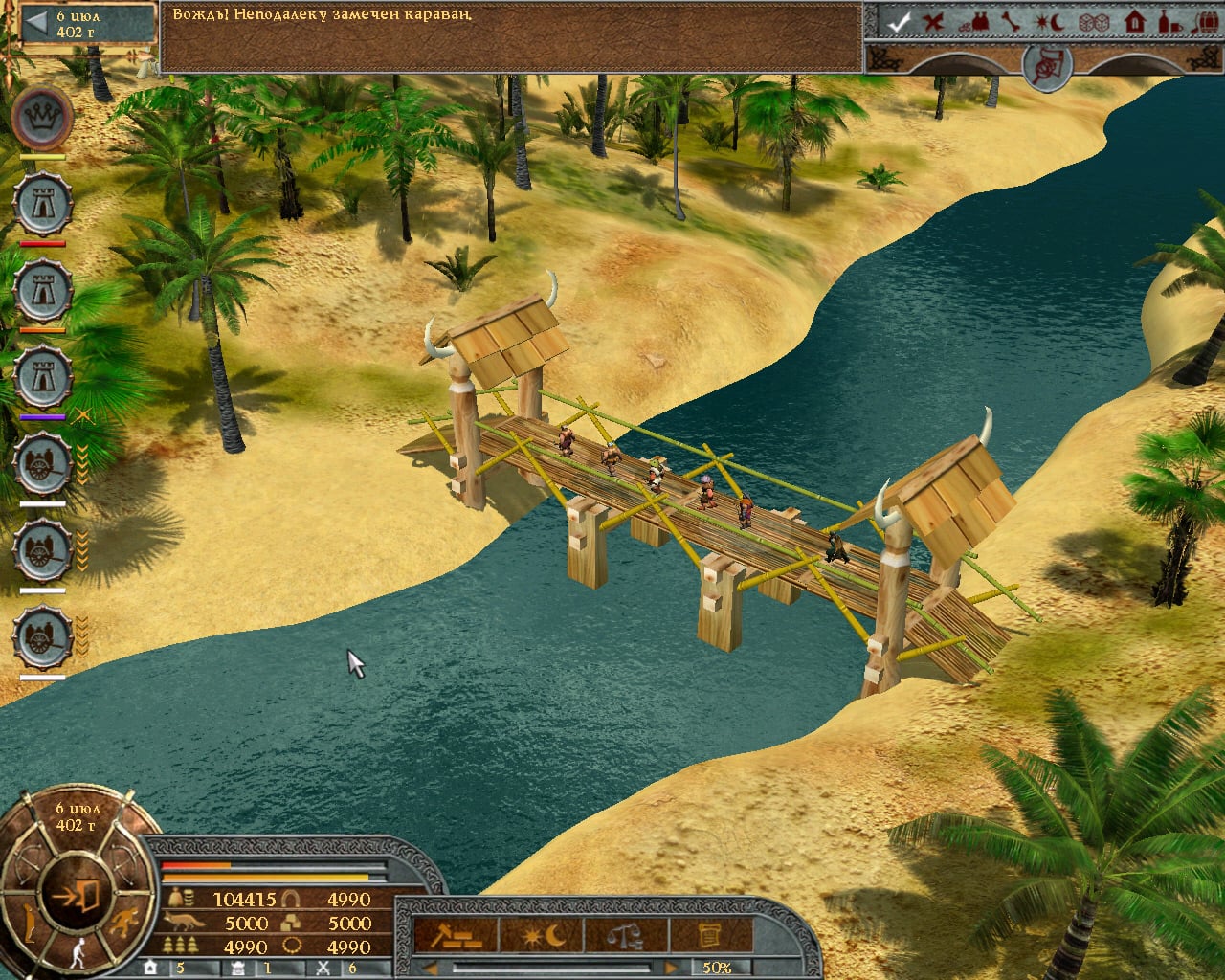Click the red dice icon

click(x=1093, y=22)
